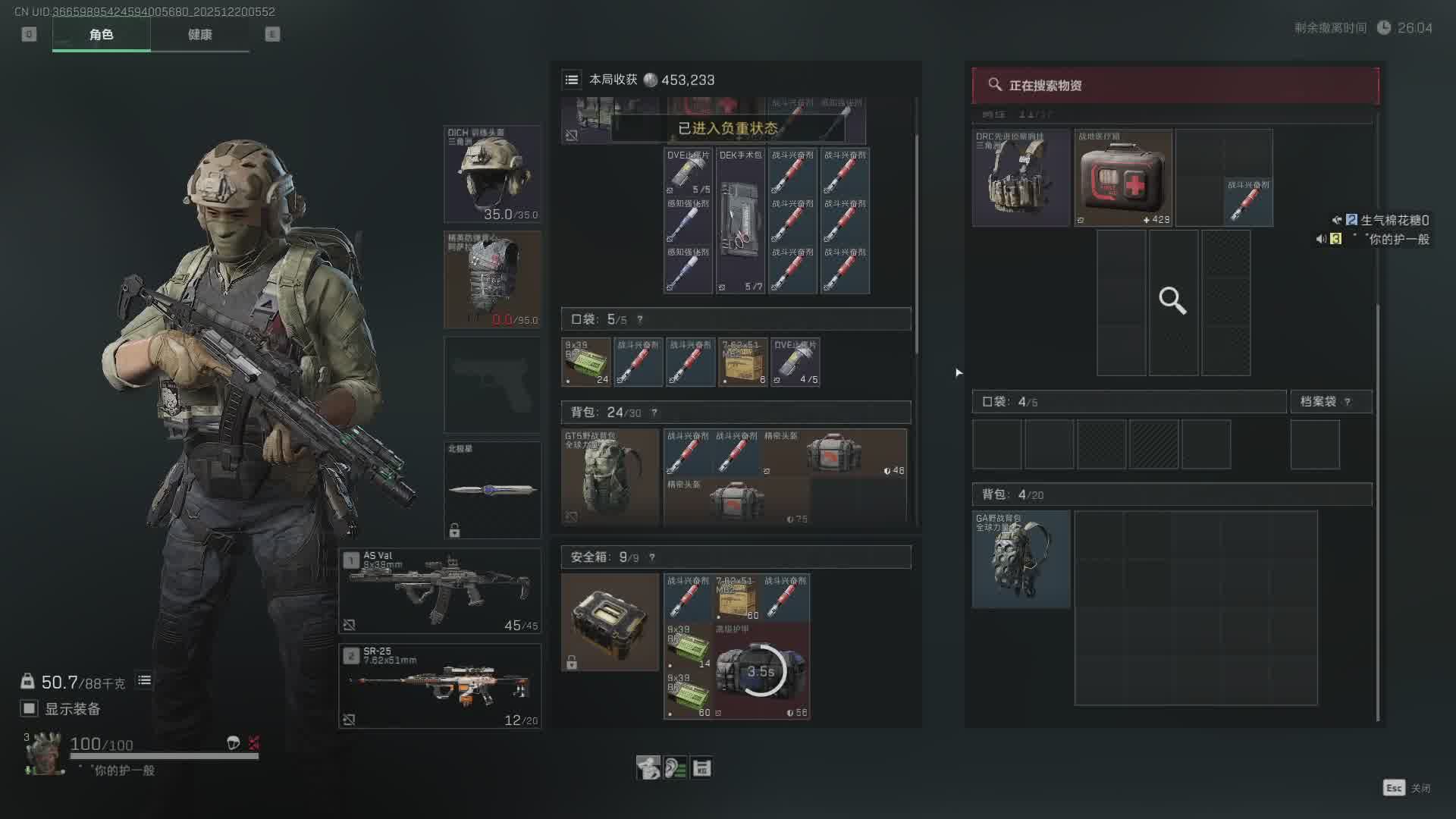
Task: Select the DEK手术包 surgical kit
Action: point(740,221)
